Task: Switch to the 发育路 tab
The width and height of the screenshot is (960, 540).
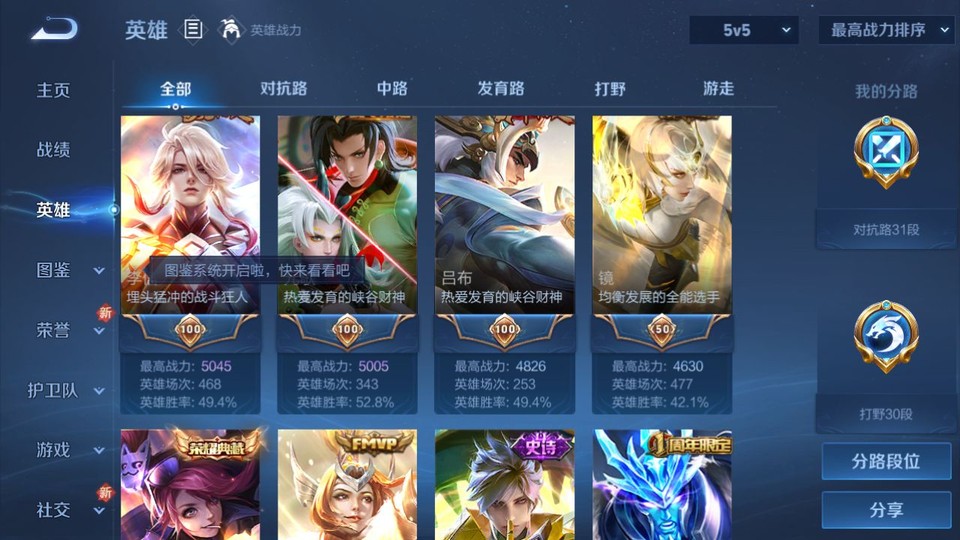Action: pos(501,88)
